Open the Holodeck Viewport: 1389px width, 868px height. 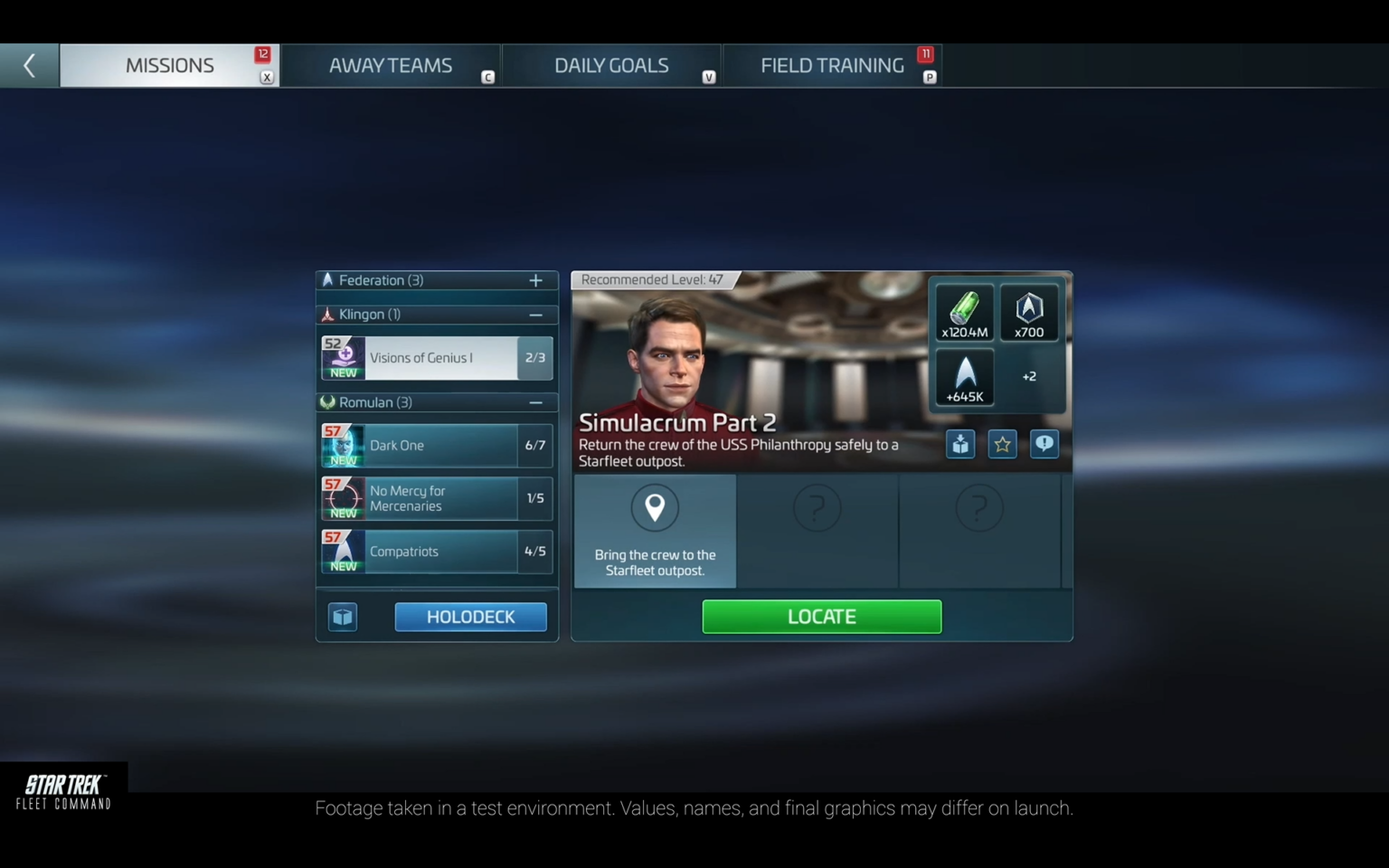coord(470,617)
